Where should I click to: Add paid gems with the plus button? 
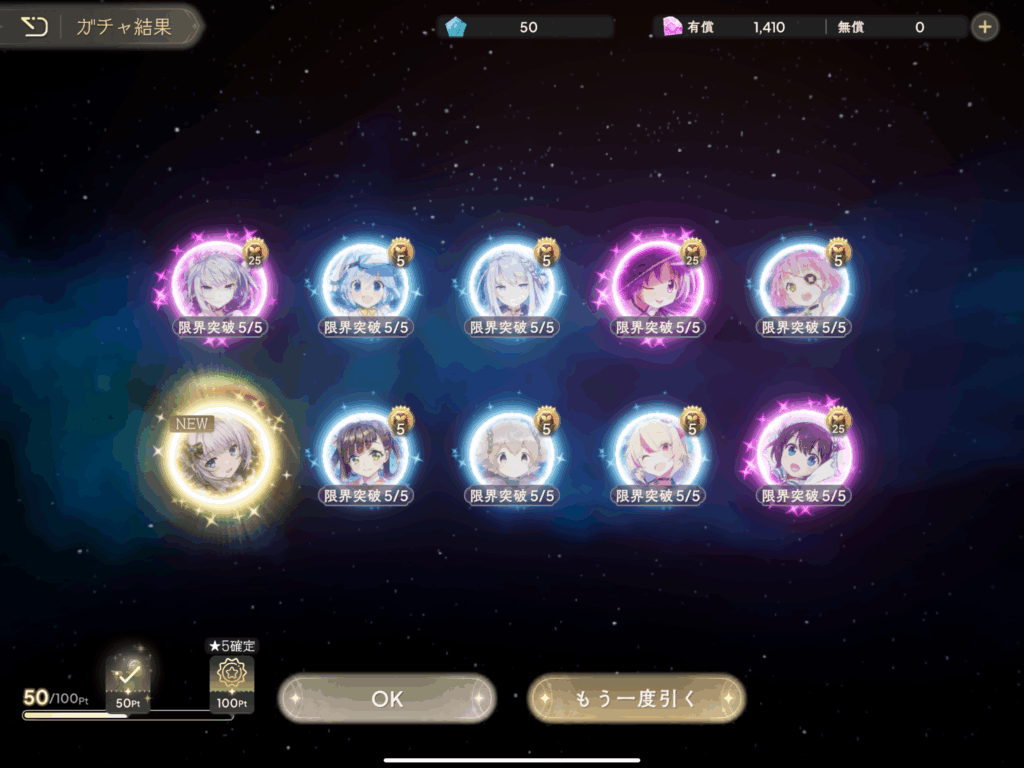985,27
